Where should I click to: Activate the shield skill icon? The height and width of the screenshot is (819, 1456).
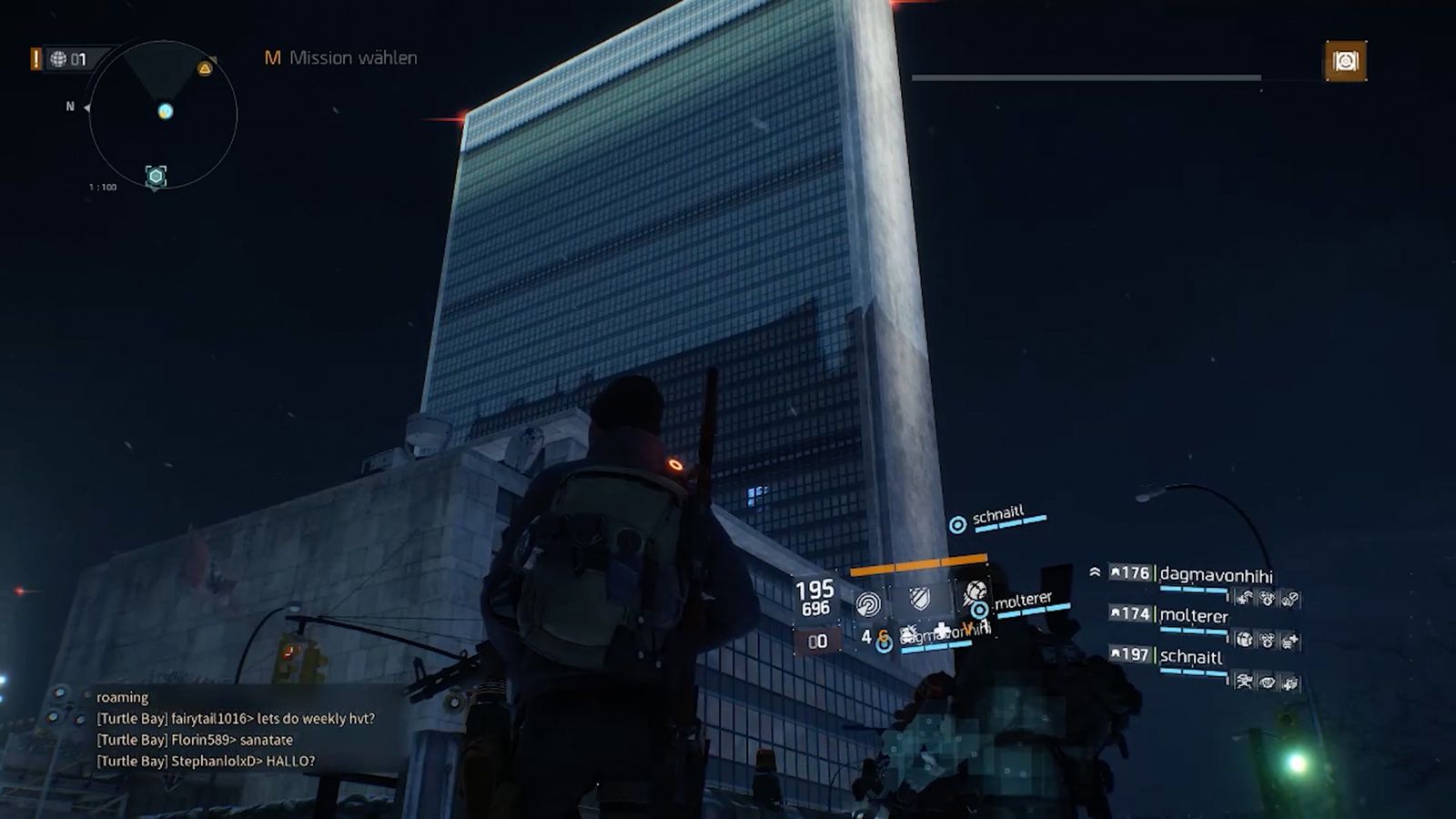(920, 599)
